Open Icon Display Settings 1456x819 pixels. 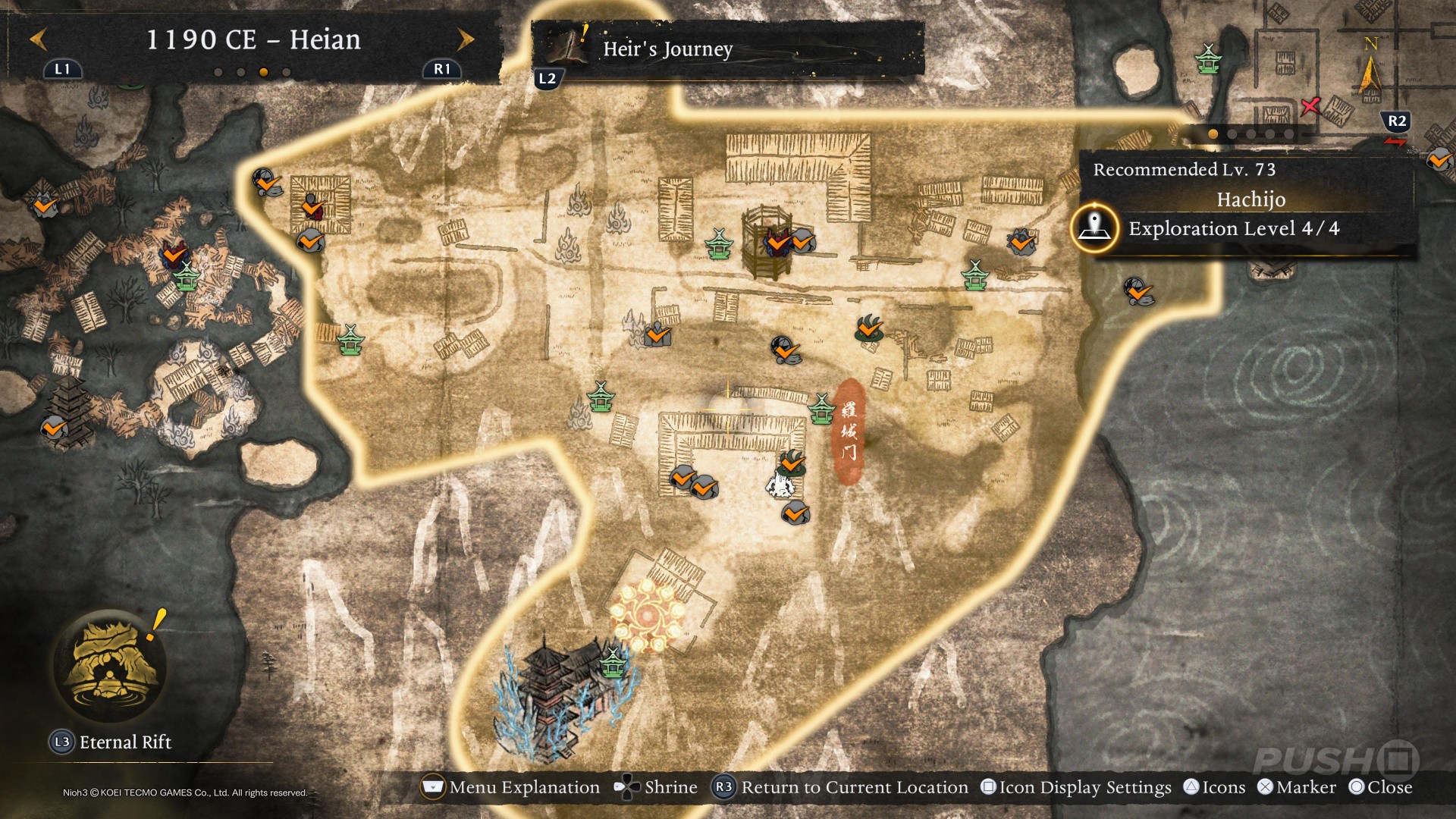pyautogui.click(x=1076, y=787)
